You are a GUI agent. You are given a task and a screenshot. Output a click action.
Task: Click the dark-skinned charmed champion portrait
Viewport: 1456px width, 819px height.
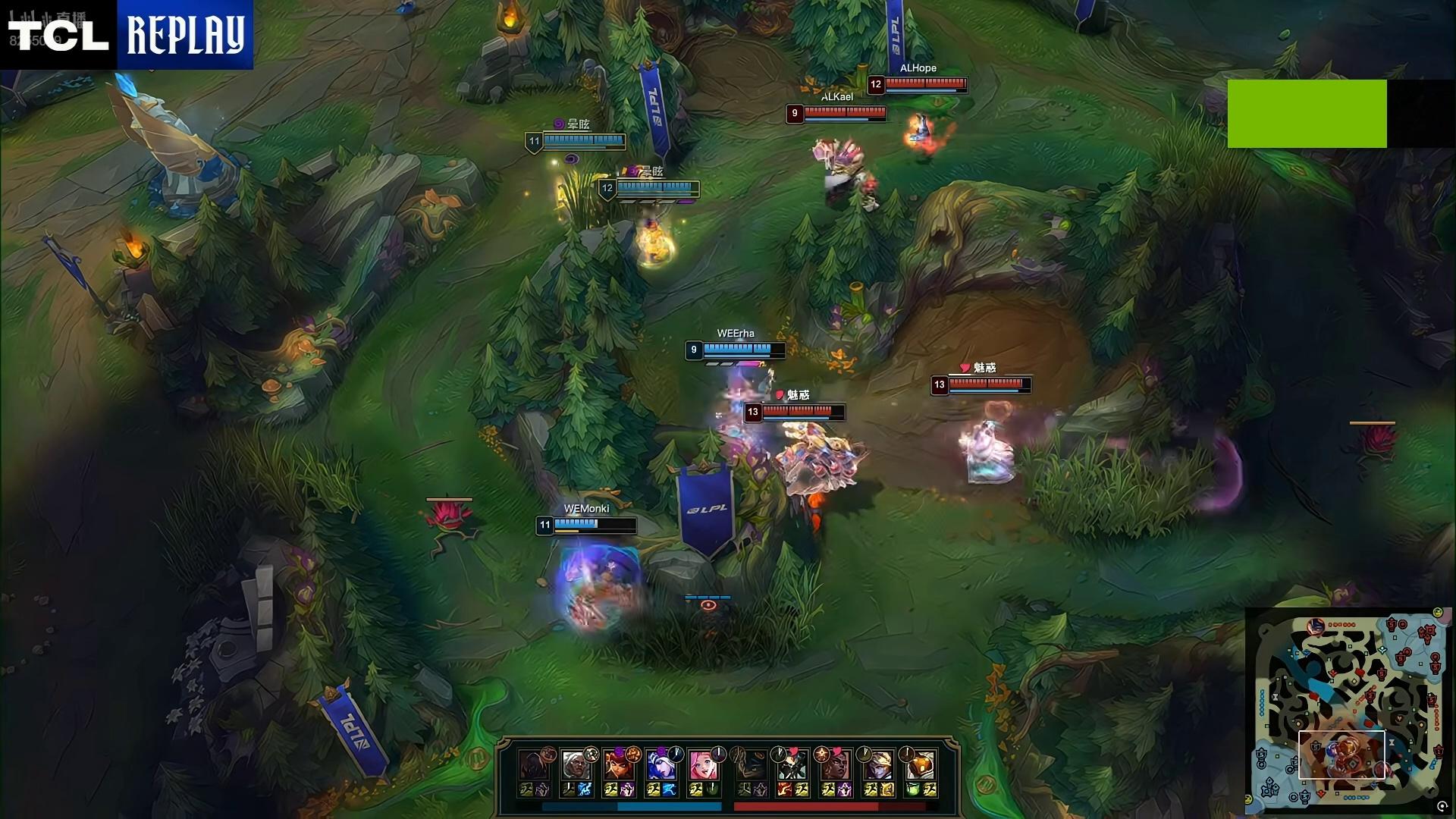836,766
